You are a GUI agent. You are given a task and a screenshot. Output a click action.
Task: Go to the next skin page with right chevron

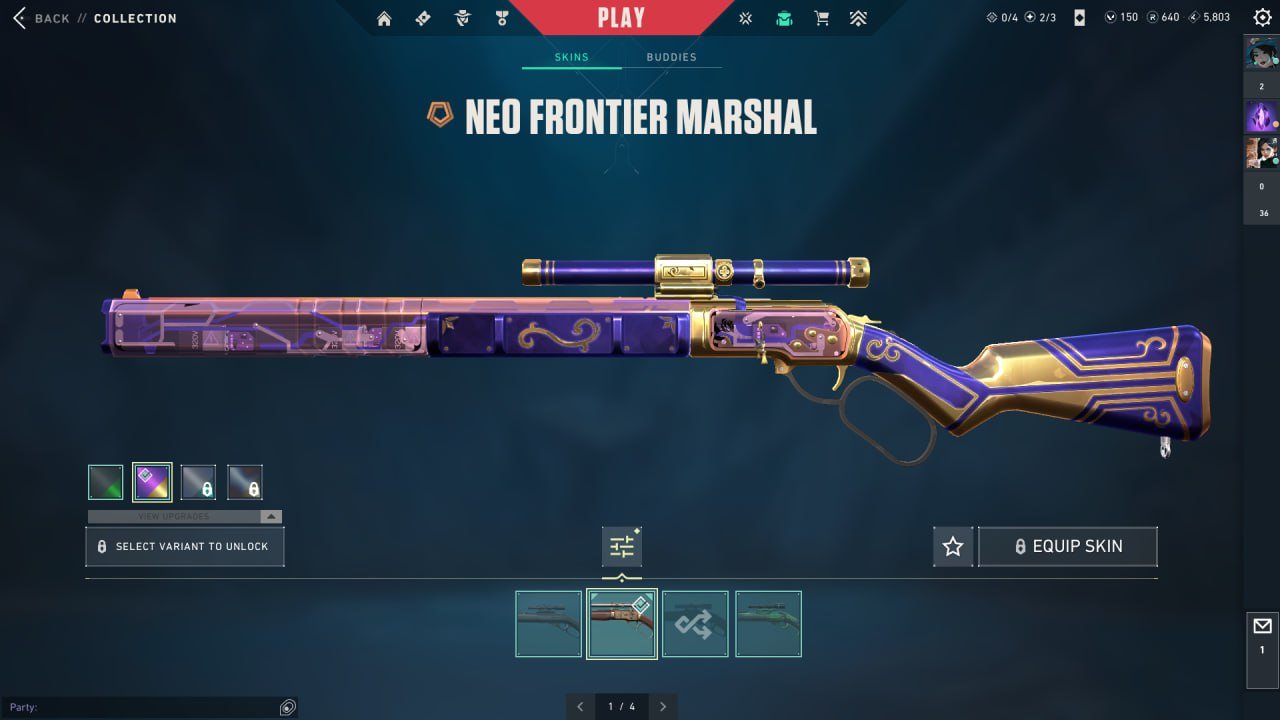pos(663,706)
